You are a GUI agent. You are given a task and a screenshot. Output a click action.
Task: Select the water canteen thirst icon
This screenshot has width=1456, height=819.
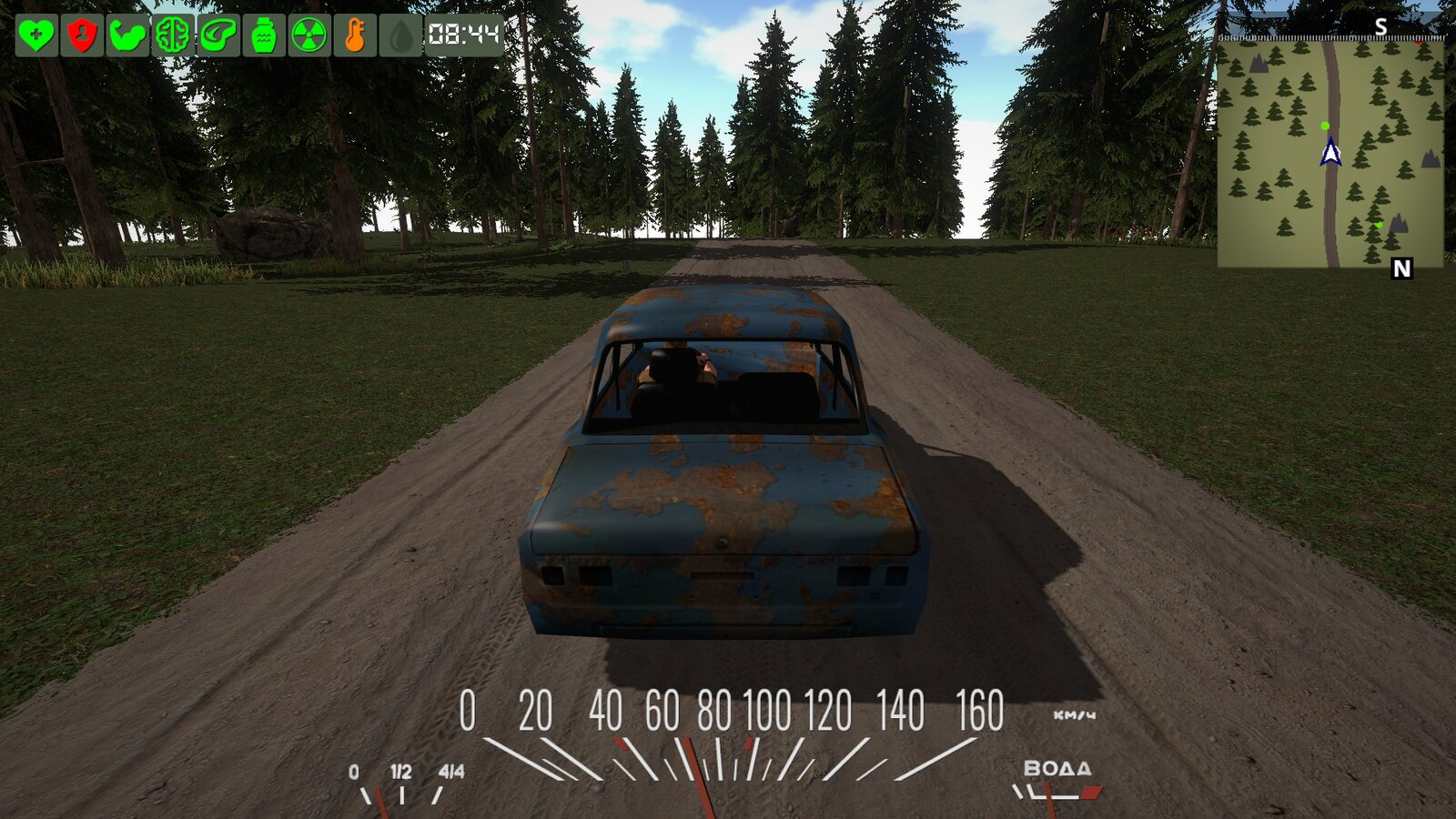264,35
